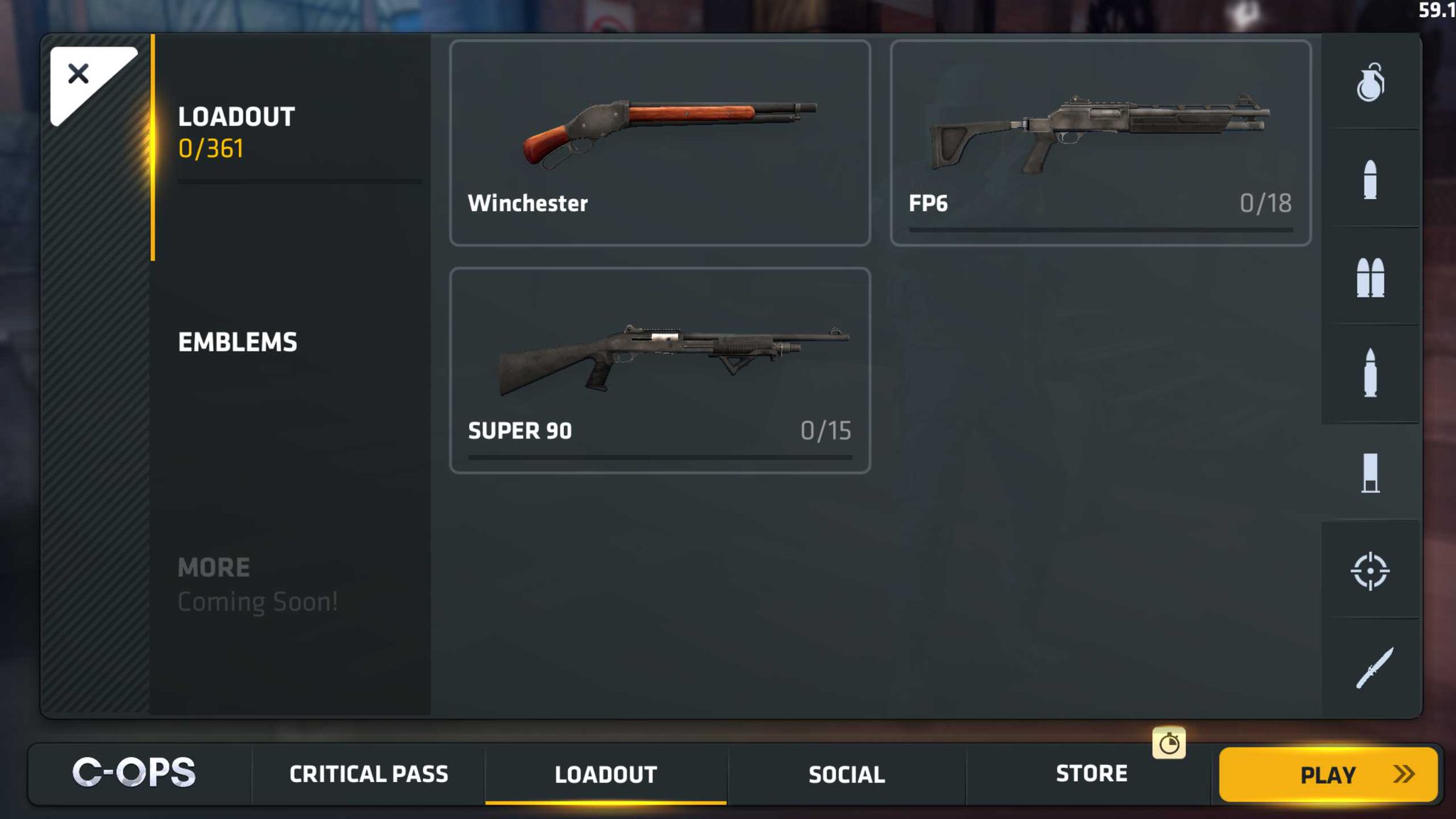Open the Social tab

[846, 774]
